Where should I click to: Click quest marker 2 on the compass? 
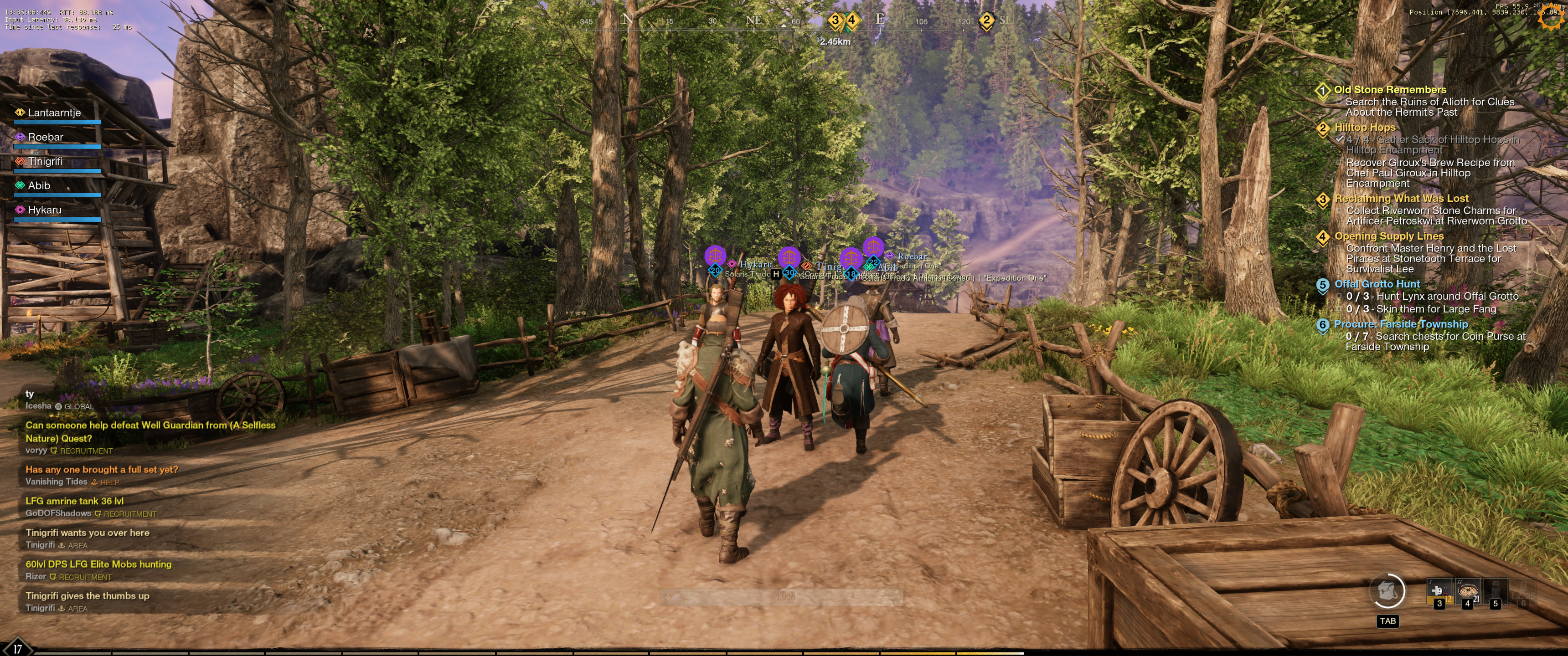coord(986,20)
